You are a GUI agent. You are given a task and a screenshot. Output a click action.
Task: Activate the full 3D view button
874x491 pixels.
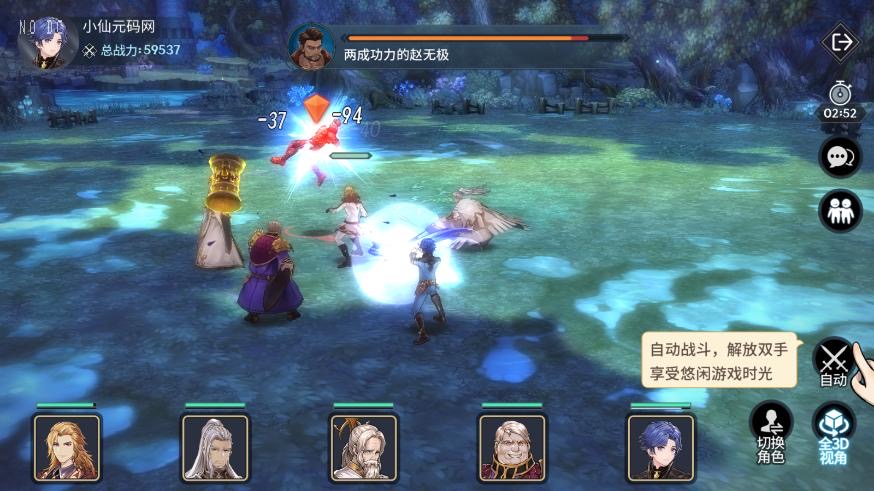point(833,432)
